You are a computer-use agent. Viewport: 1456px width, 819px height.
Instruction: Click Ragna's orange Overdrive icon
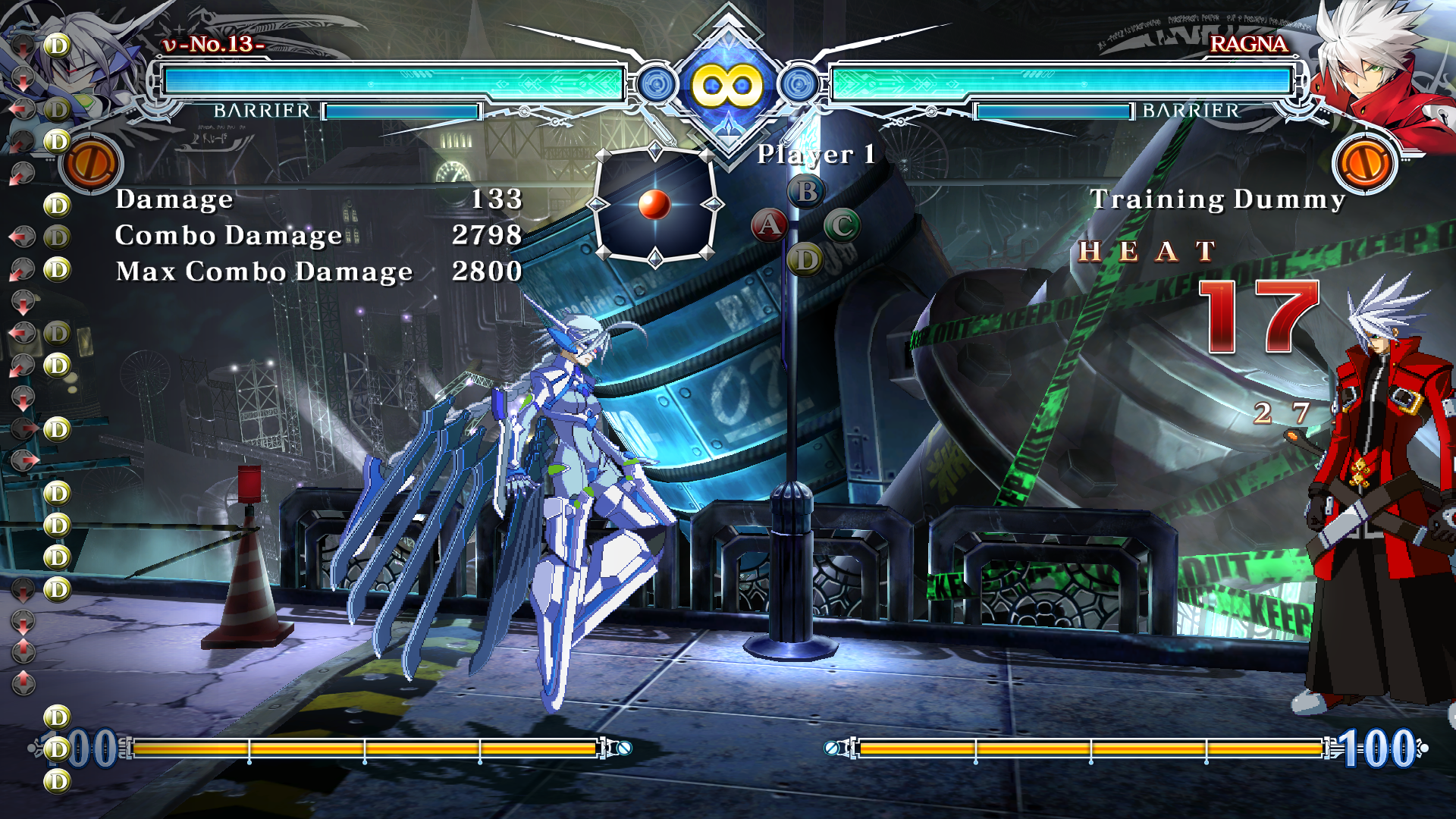point(1366,164)
